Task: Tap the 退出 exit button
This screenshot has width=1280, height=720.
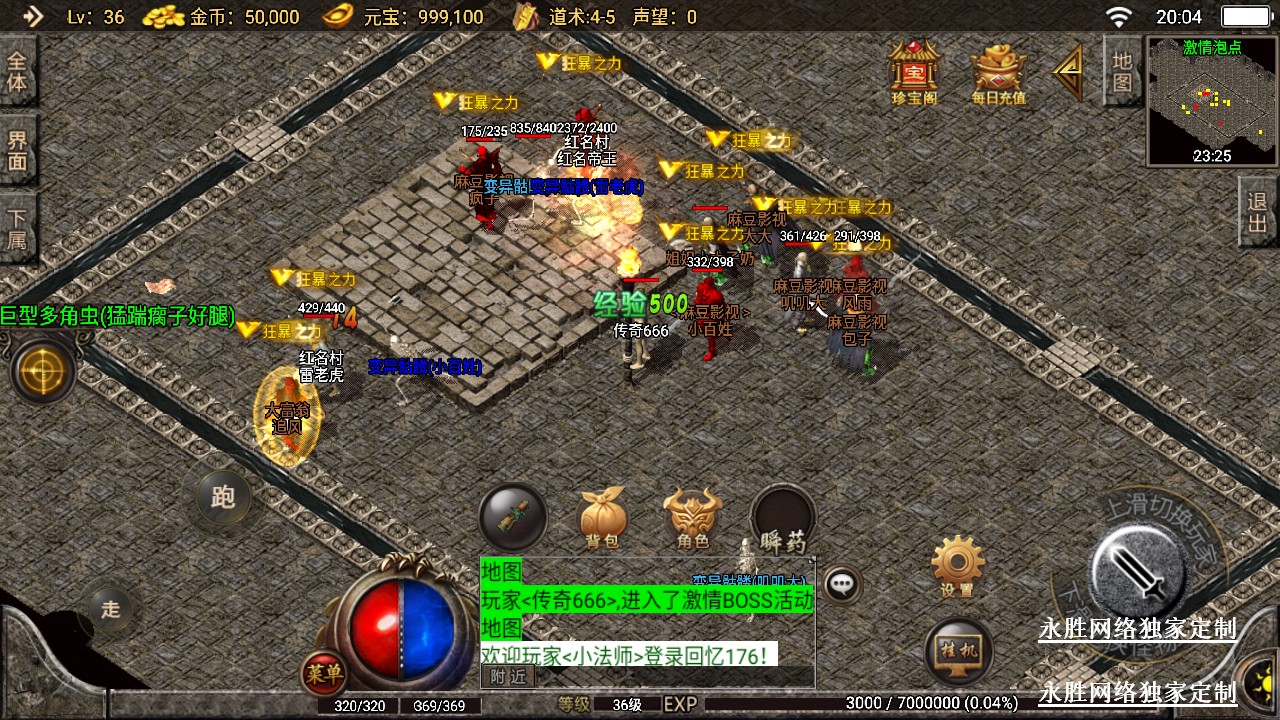Action: pos(1258,211)
